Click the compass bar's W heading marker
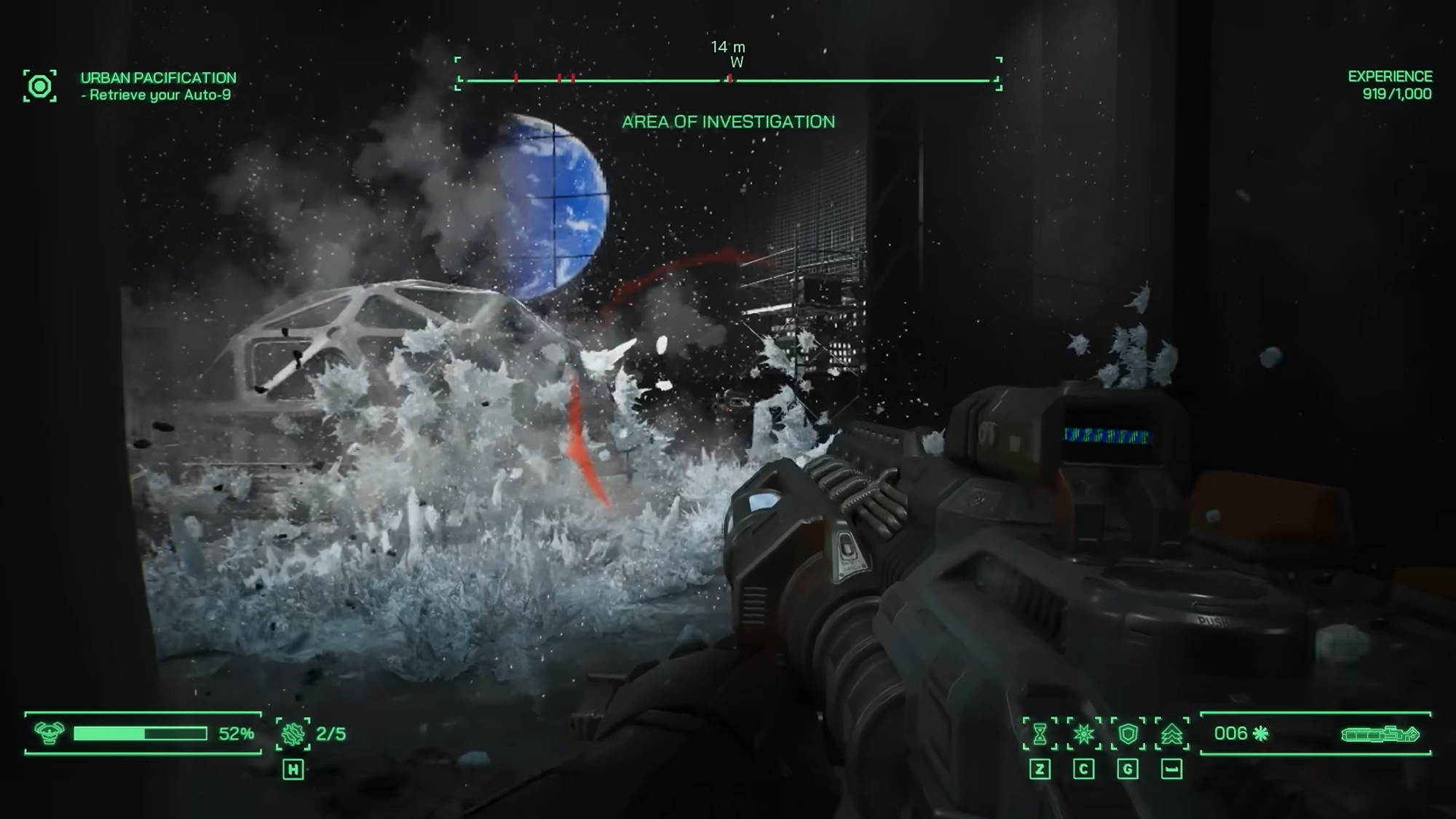 [x=737, y=63]
